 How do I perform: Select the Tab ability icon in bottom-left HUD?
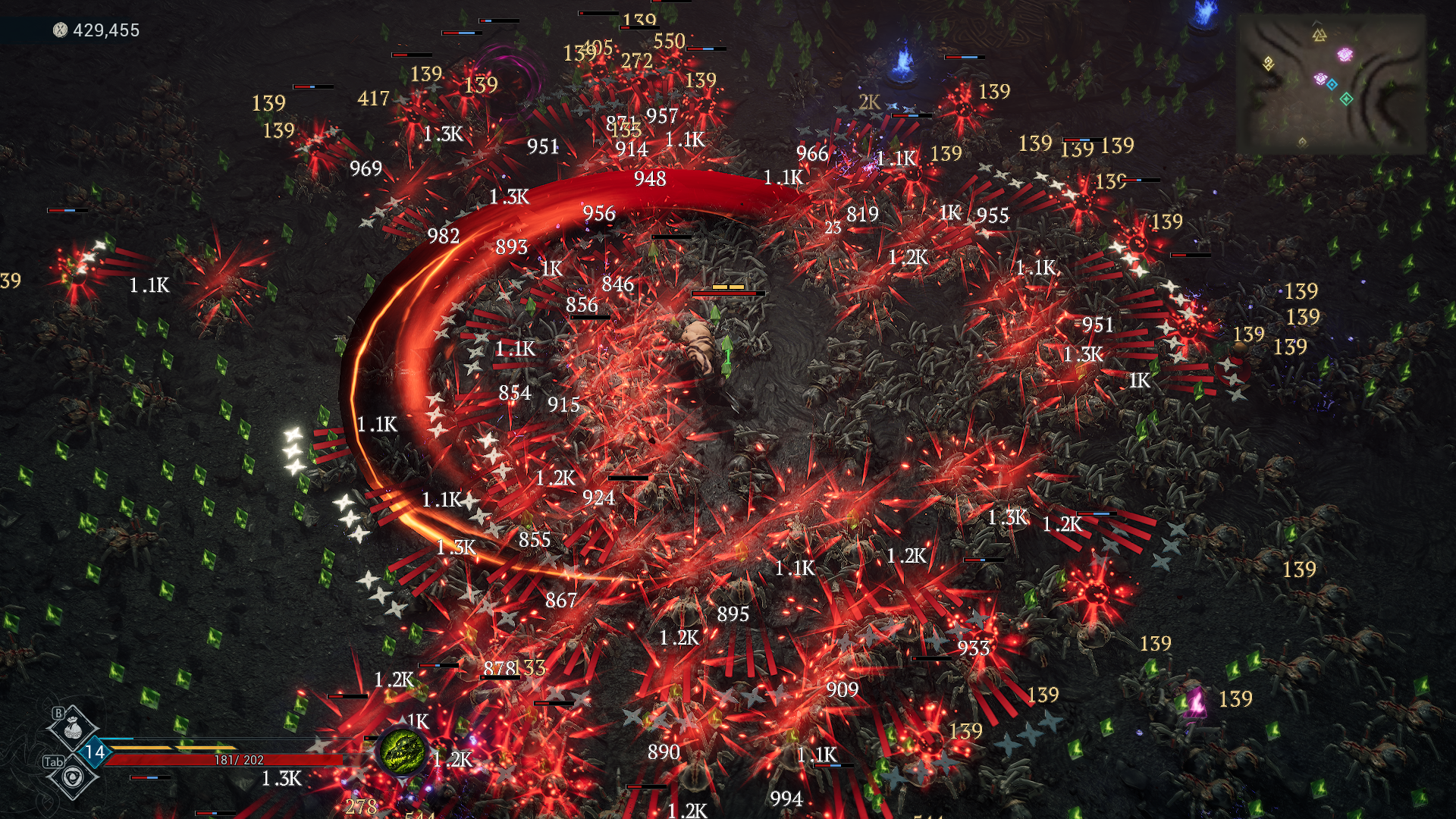73,777
